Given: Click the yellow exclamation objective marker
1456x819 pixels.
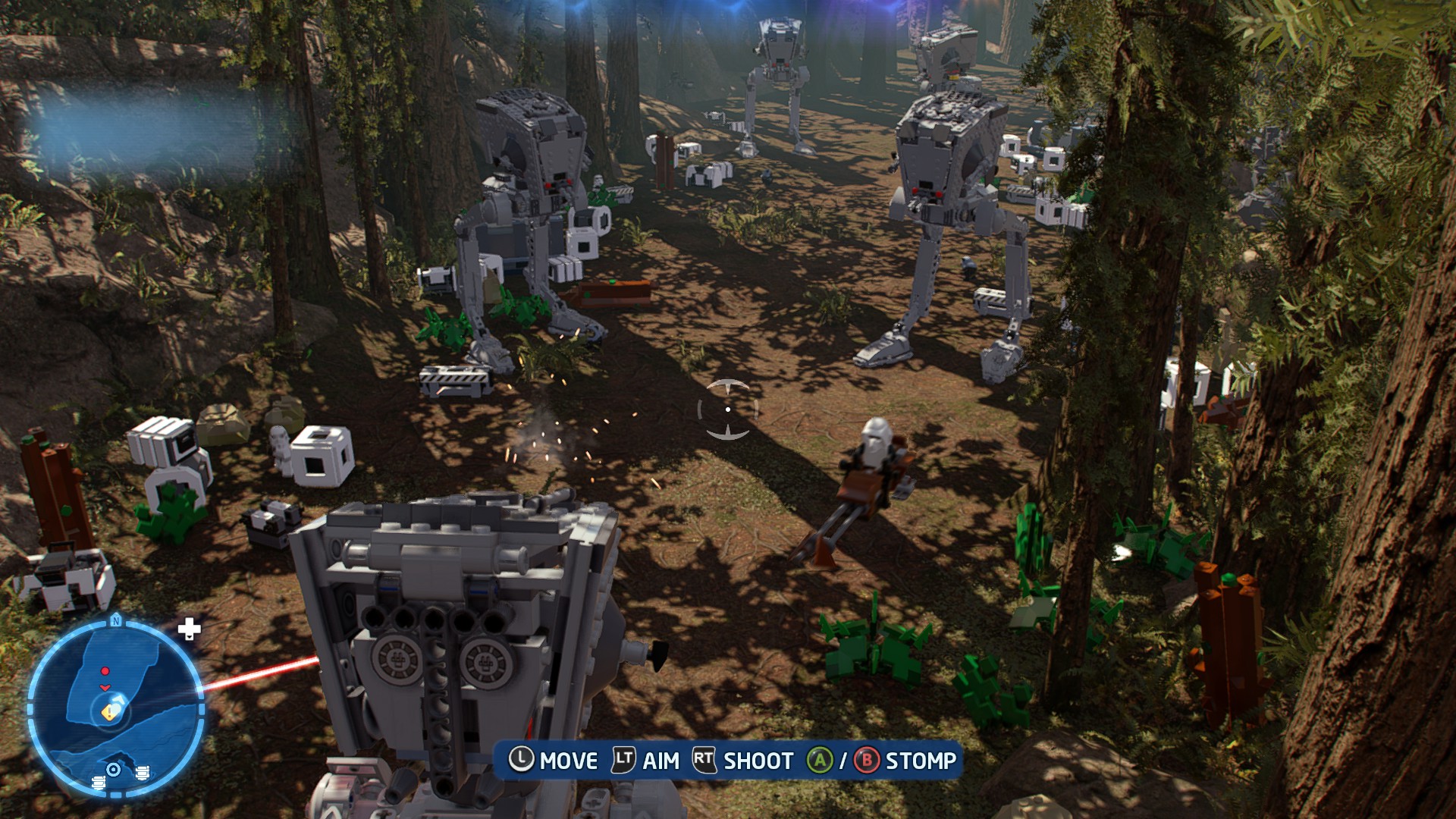Looking at the screenshot, I should 108,712.
